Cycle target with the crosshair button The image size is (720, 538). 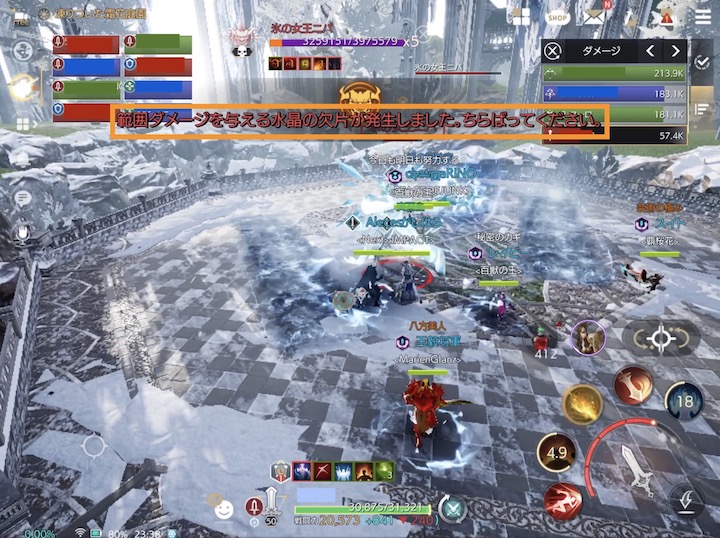point(661,339)
